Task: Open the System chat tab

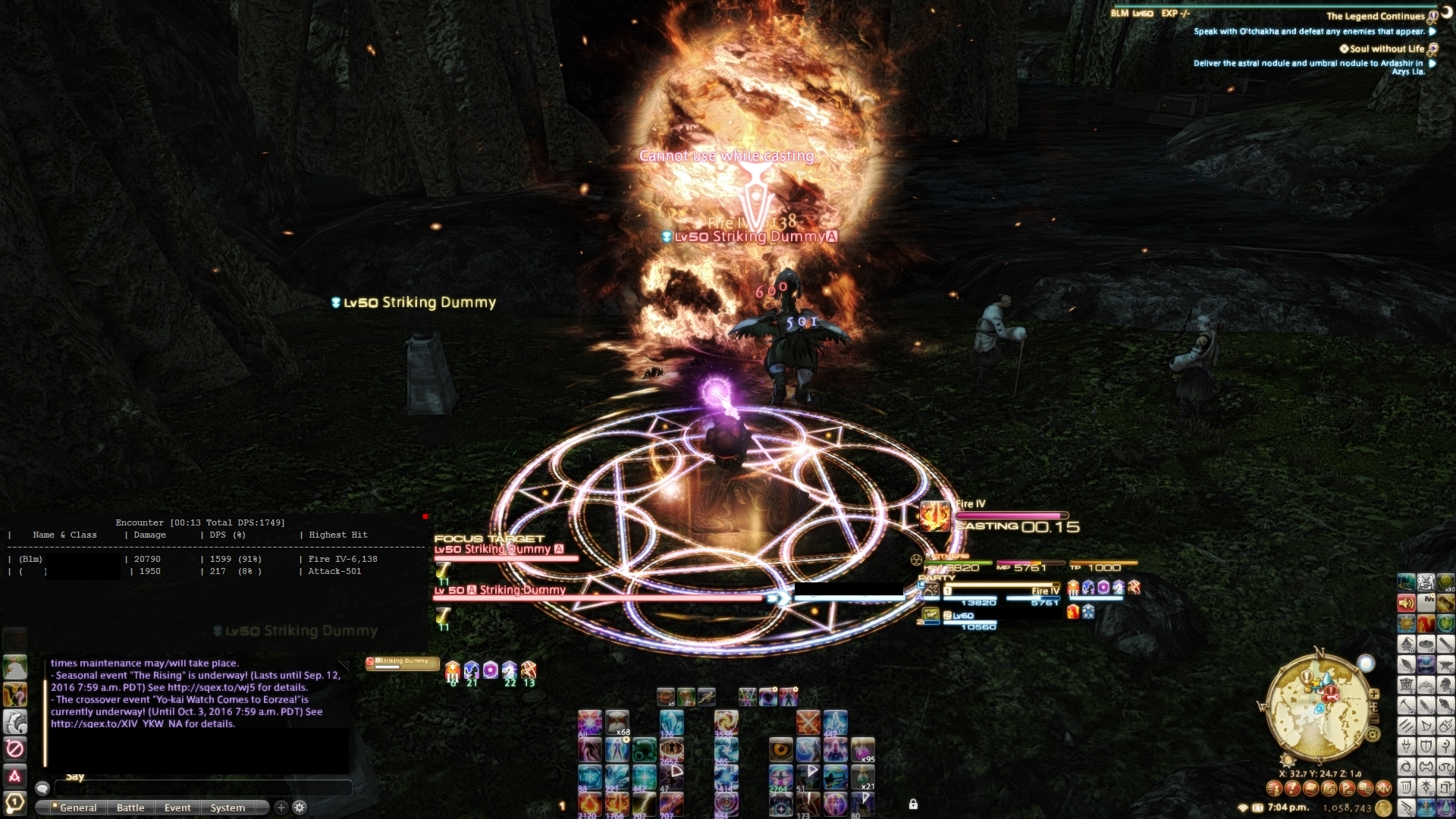Action: pos(227,808)
